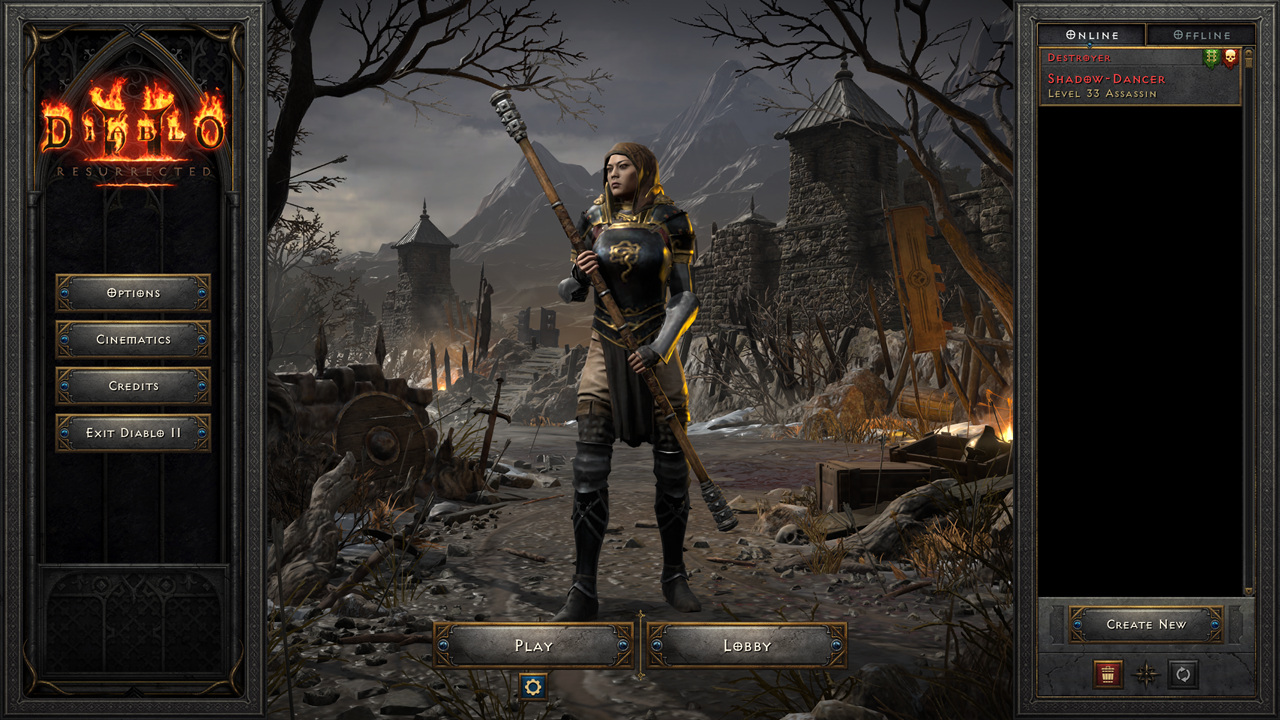
Task: Click the hardcore skull badge on Shadow-Dancer
Action: (x=1232, y=57)
